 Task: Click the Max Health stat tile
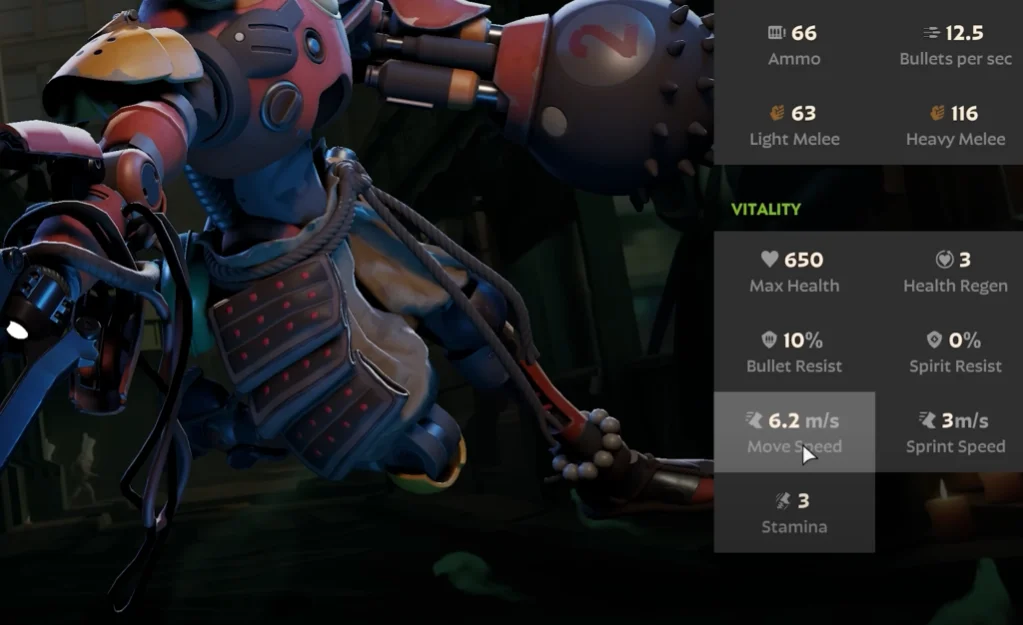pos(794,271)
